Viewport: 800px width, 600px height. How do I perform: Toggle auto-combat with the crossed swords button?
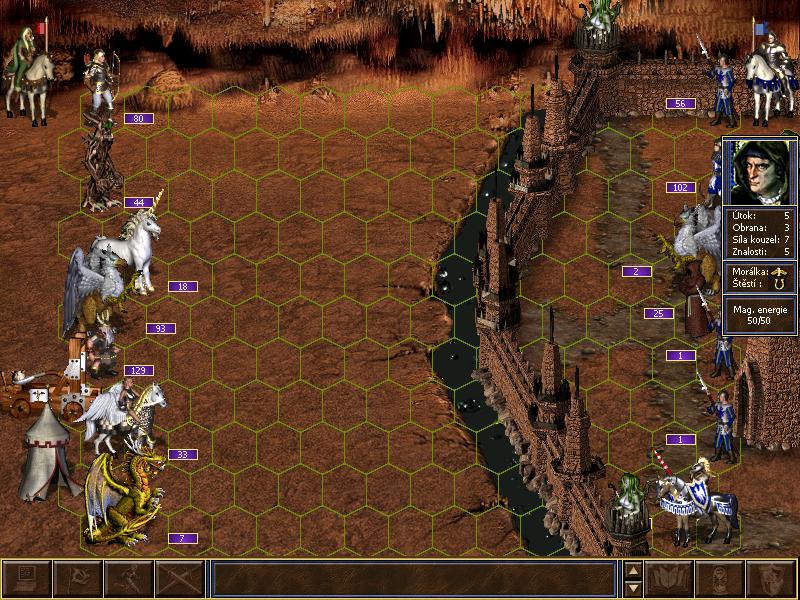pyautogui.click(x=180, y=579)
